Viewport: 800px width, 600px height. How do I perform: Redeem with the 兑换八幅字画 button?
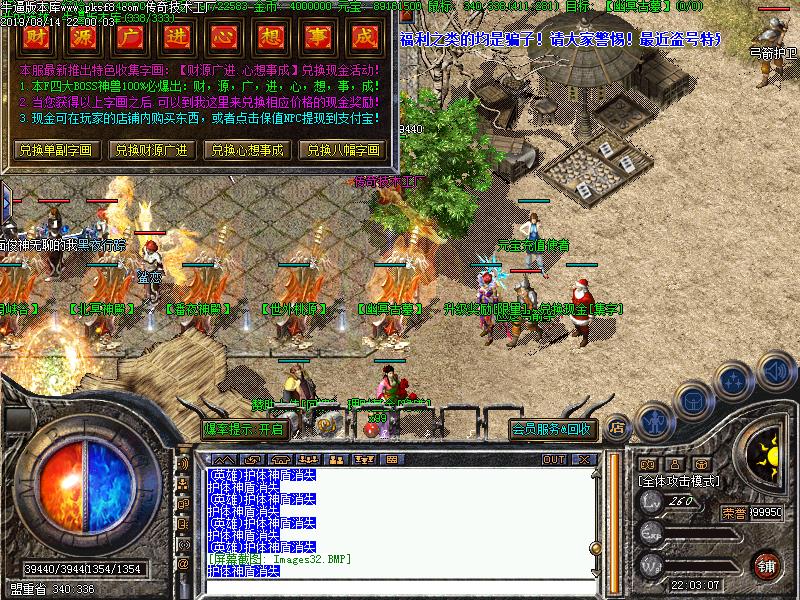[x=342, y=150]
